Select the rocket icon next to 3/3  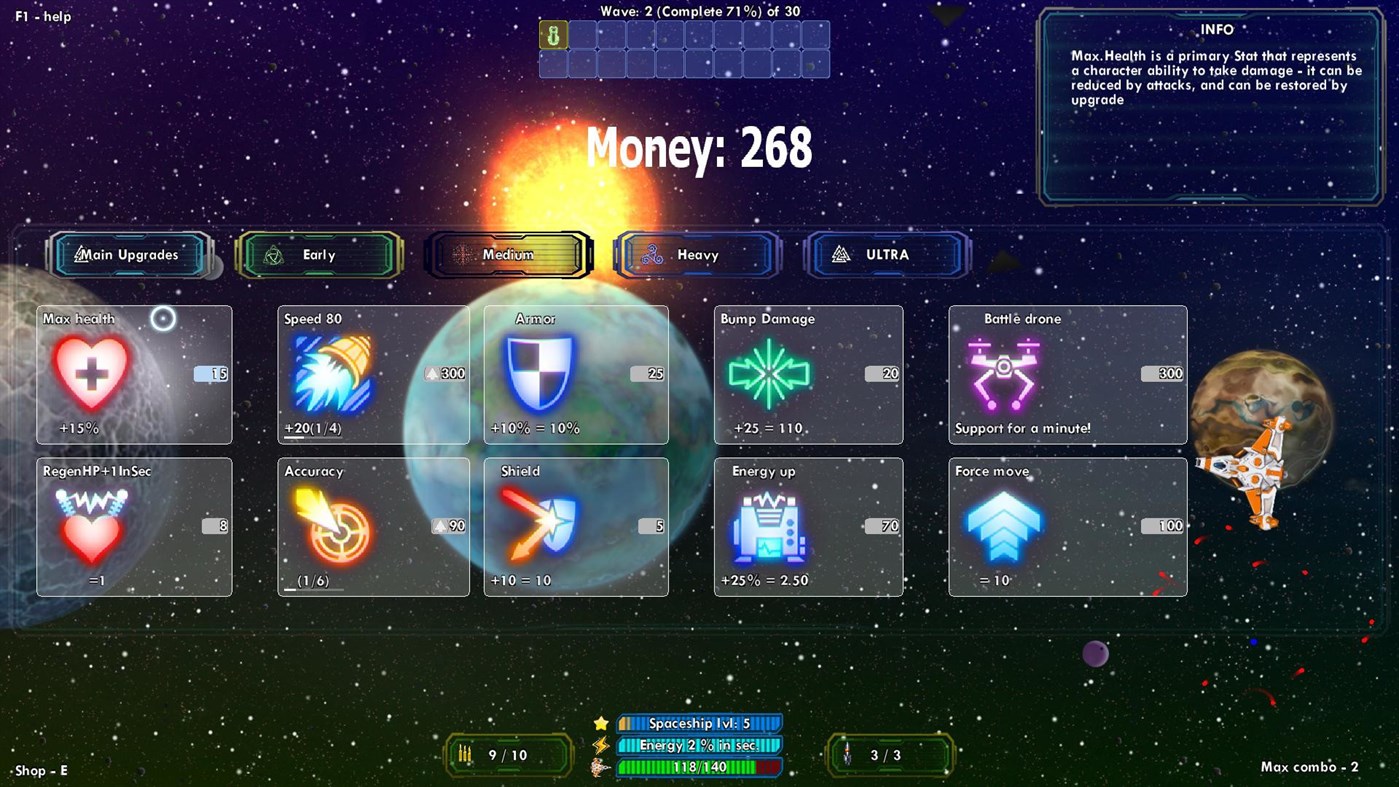(x=848, y=755)
